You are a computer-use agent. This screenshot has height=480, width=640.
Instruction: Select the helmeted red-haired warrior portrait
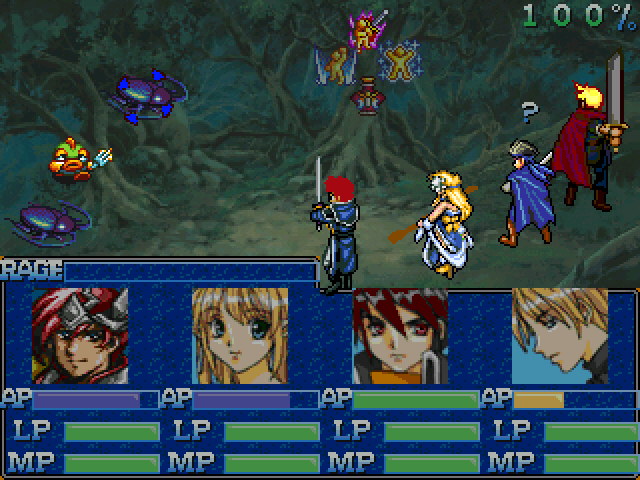(80, 336)
